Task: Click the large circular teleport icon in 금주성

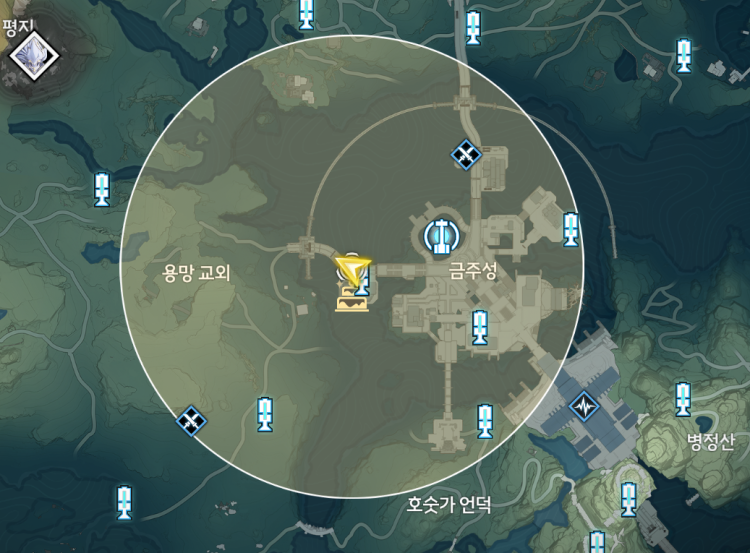Action: 441,236
